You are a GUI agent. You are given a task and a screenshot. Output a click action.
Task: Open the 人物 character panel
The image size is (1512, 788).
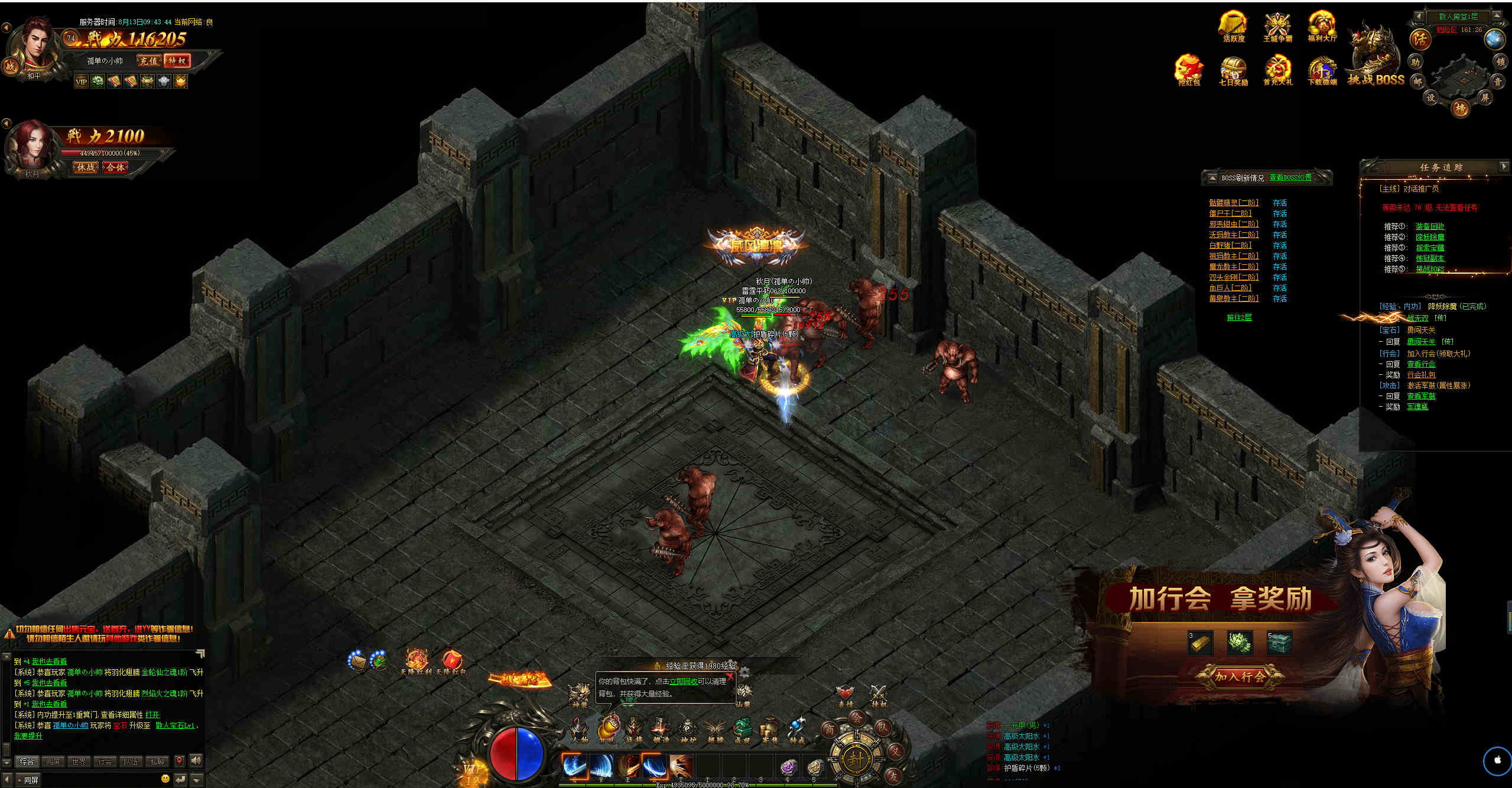click(x=580, y=730)
